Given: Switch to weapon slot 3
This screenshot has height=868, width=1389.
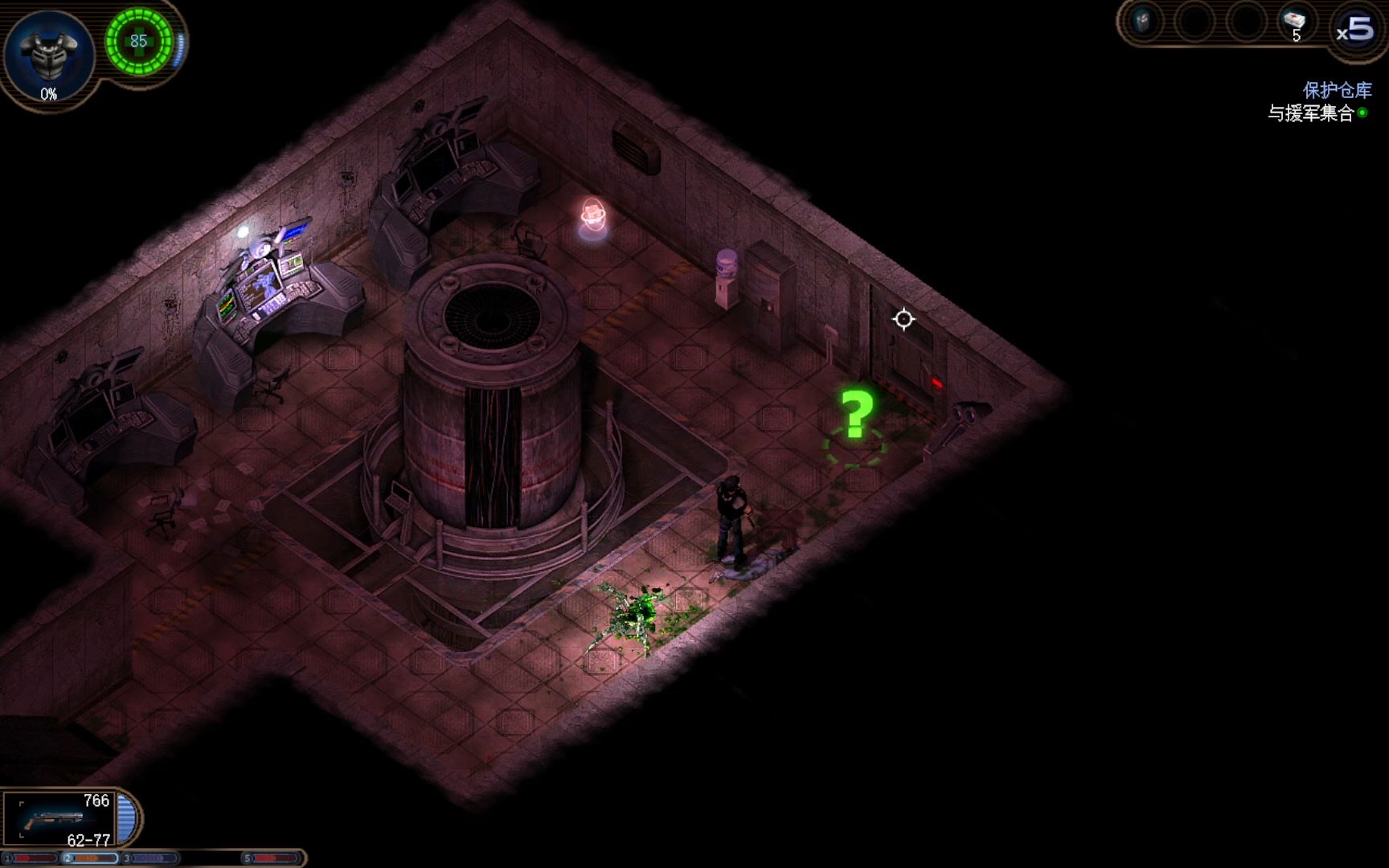Looking at the screenshot, I should click(x=150, y=858).
